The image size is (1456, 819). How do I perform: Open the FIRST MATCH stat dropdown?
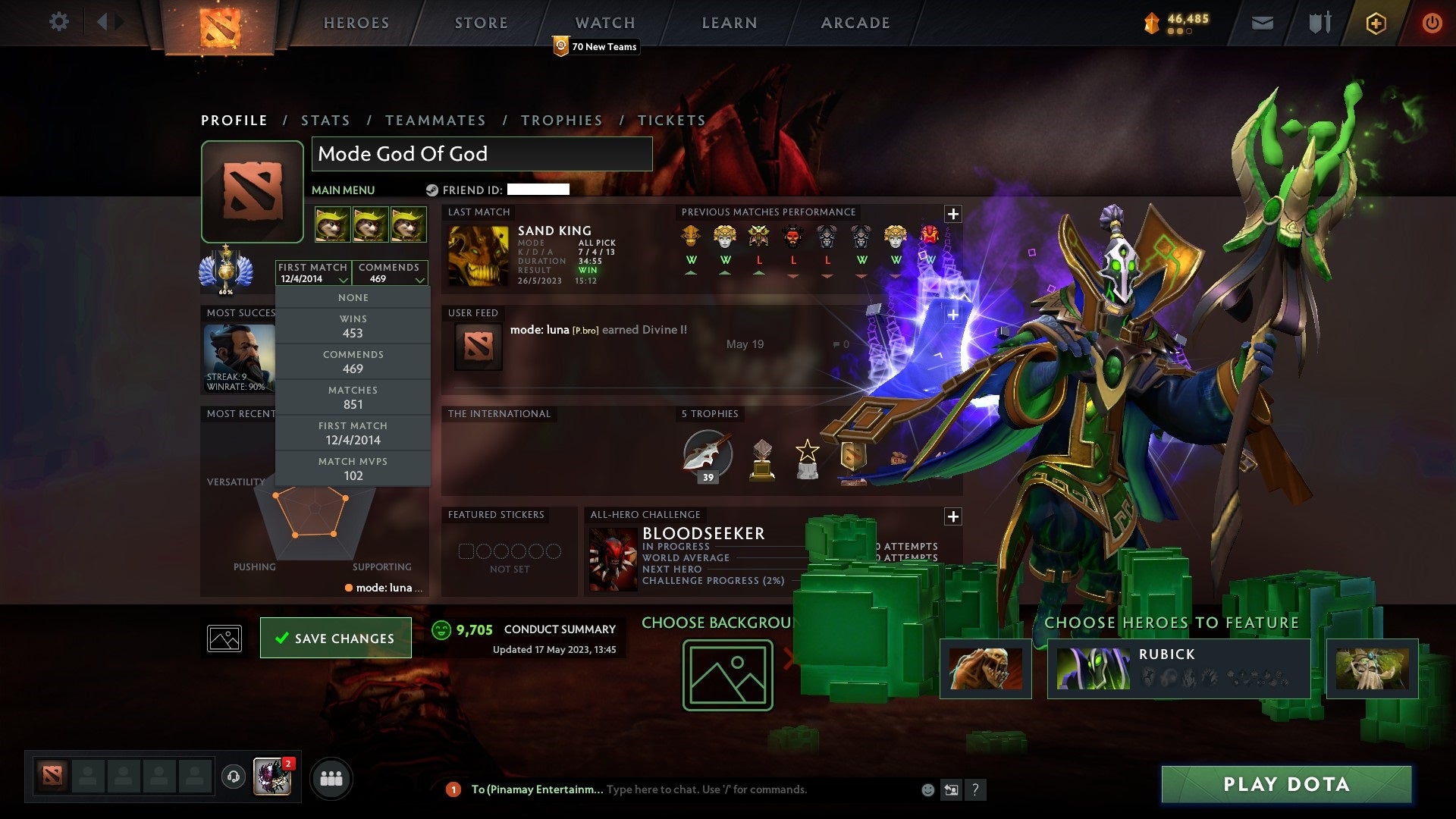(312, 273)
